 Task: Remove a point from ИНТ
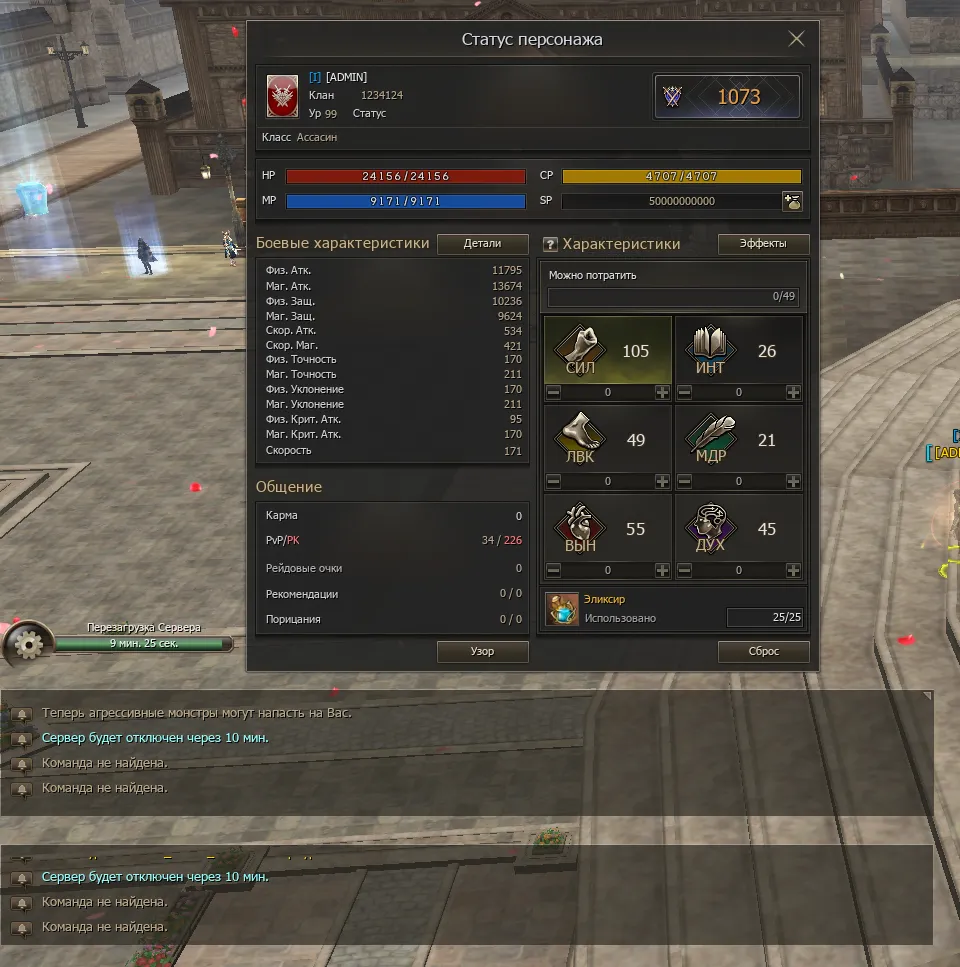pyautogui.click(x=684, y=393)
